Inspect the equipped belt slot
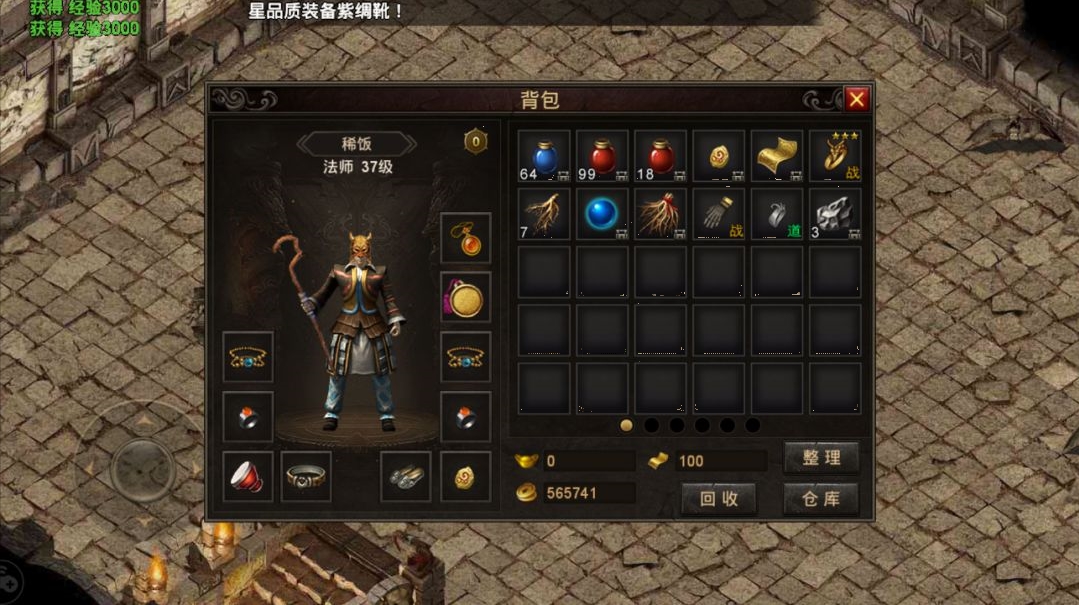 [x=306, y=476]
